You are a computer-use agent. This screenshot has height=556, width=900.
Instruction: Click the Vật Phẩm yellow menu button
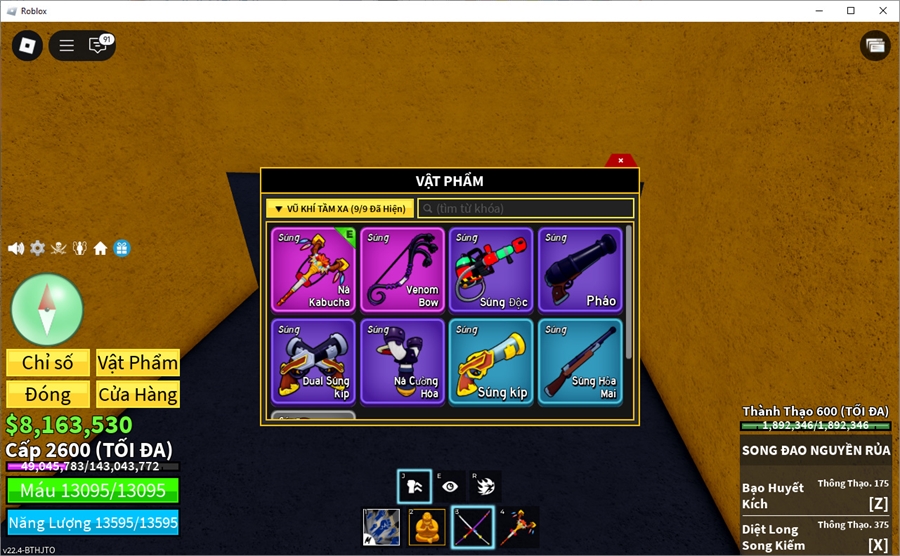coord(138,363)
